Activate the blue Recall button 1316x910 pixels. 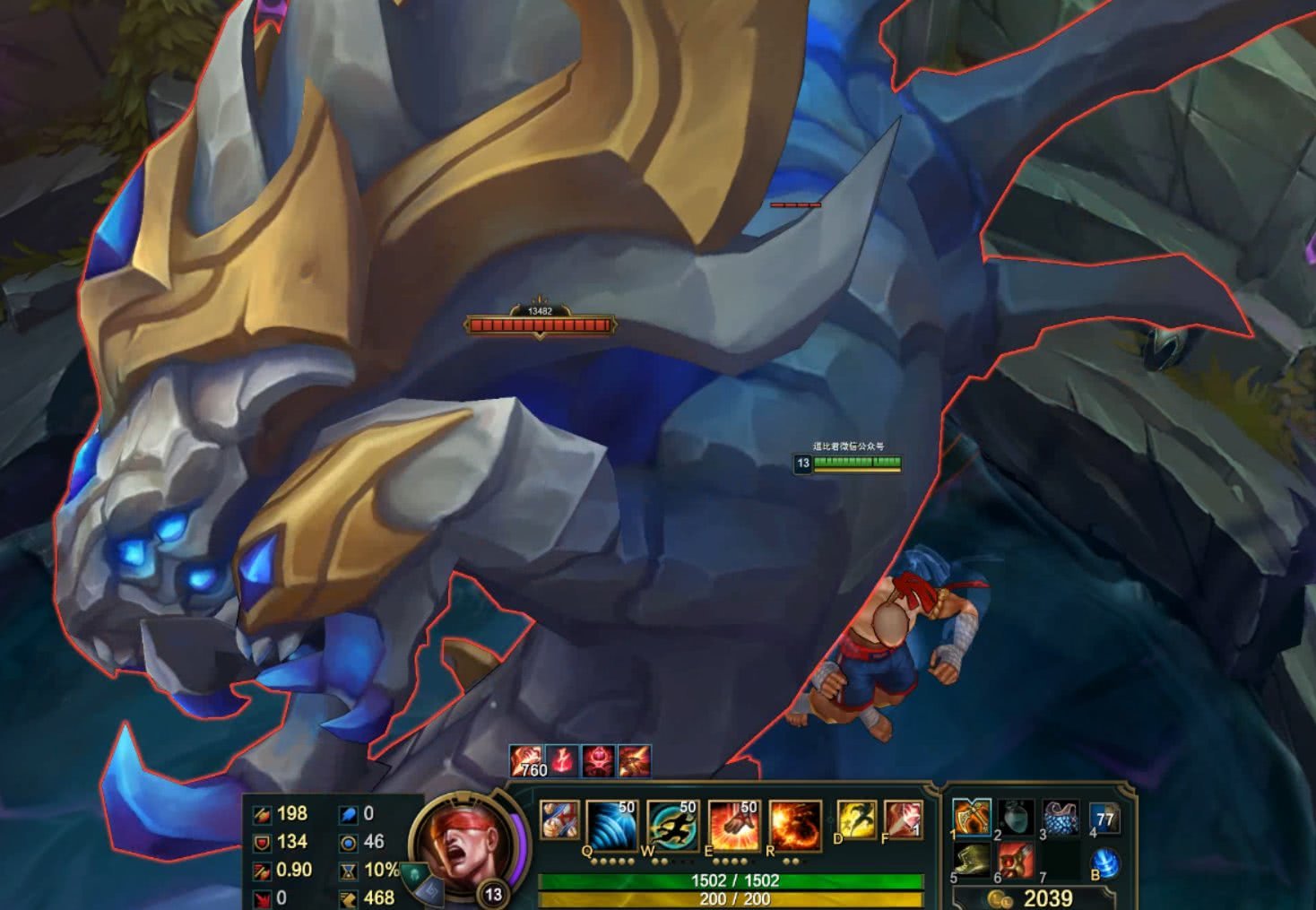point(1106,862)
